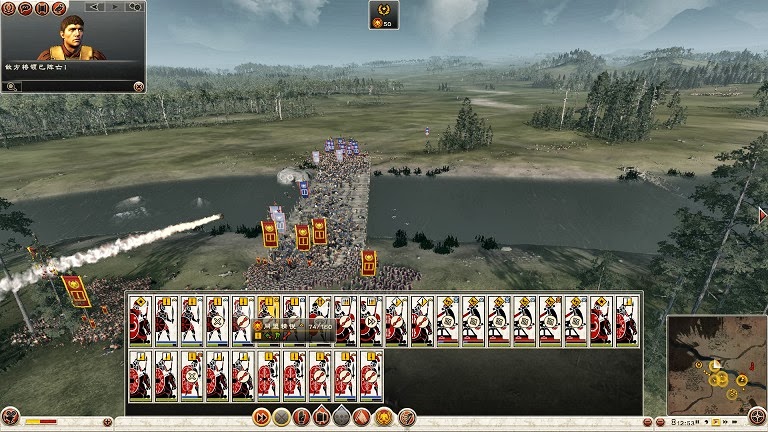Image resolution: width=768 pixels, height=432 pixels.
Task: Click the round button at bottom-right corner
Action: (757, 417)
